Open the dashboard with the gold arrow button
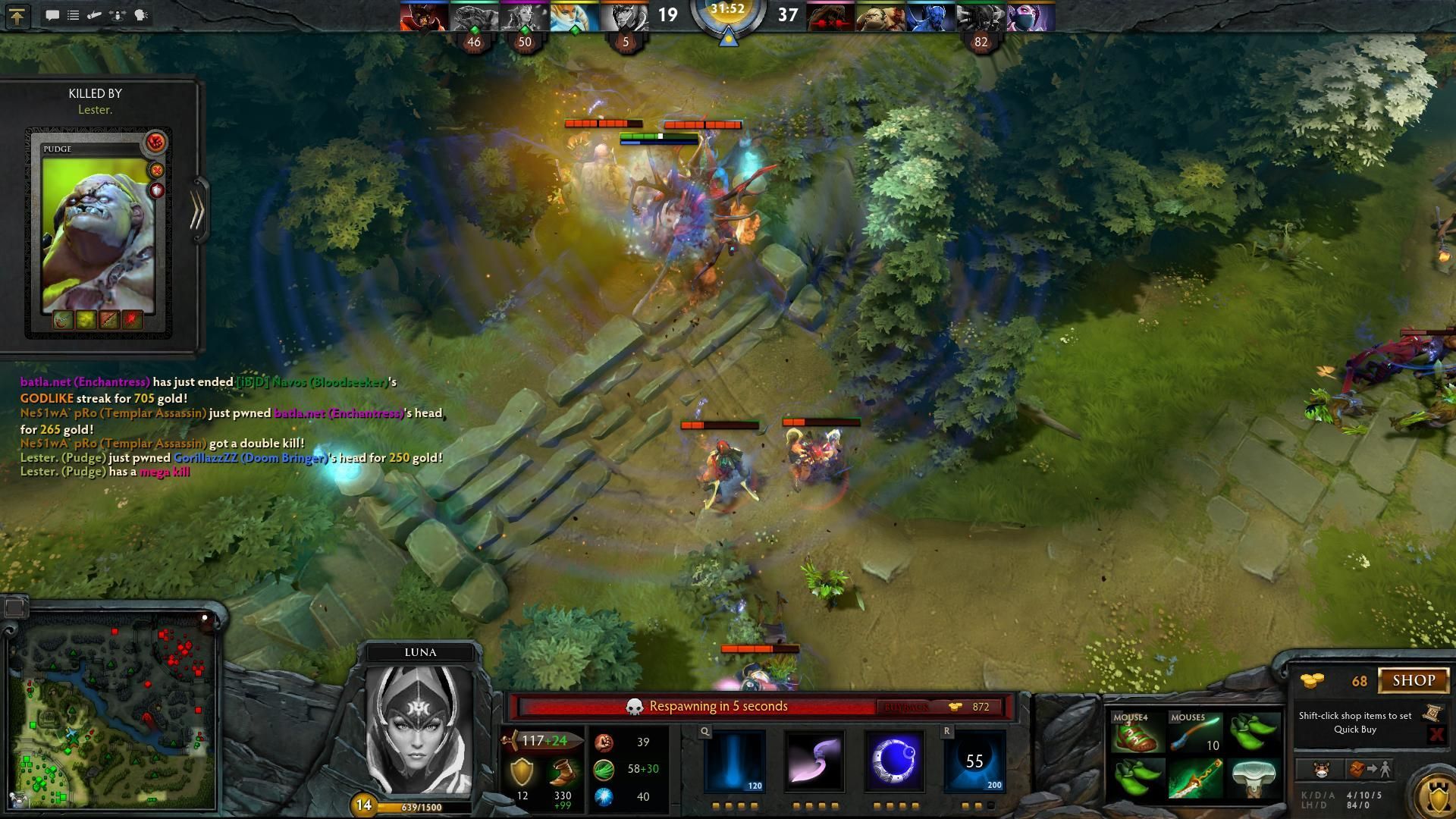The width and height of the screenshot is (1456, 819). 17,15
